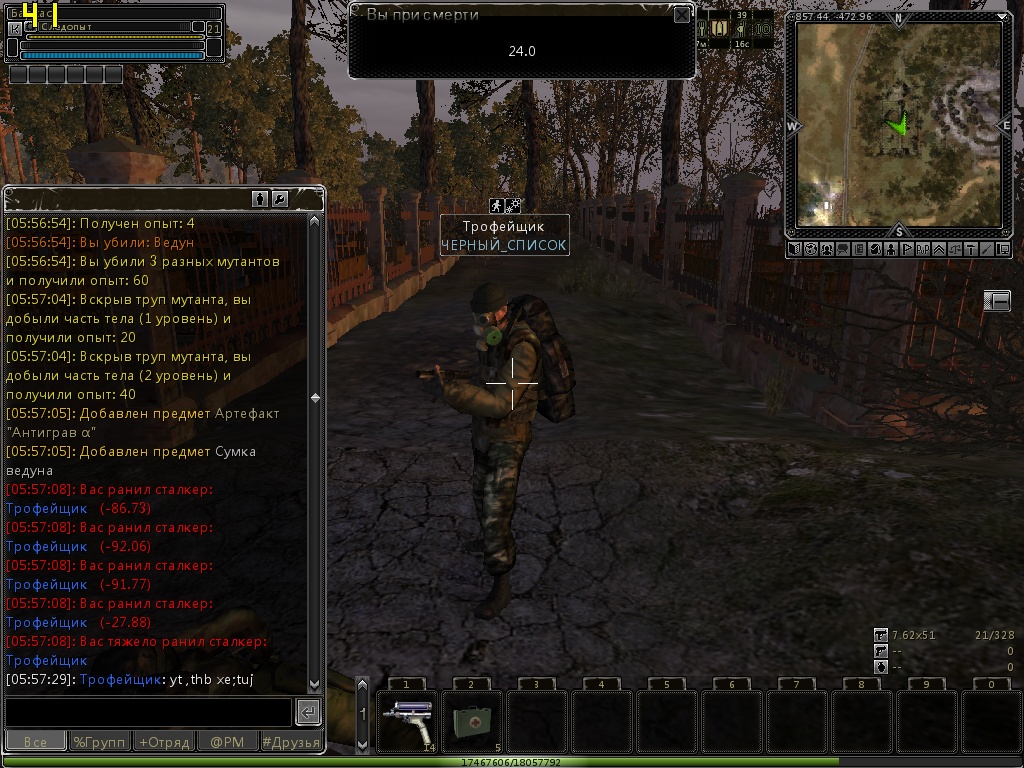1024x768 pixels.
Task: Click the monitor icon under the minimap
Action: tap(1005, 249)
